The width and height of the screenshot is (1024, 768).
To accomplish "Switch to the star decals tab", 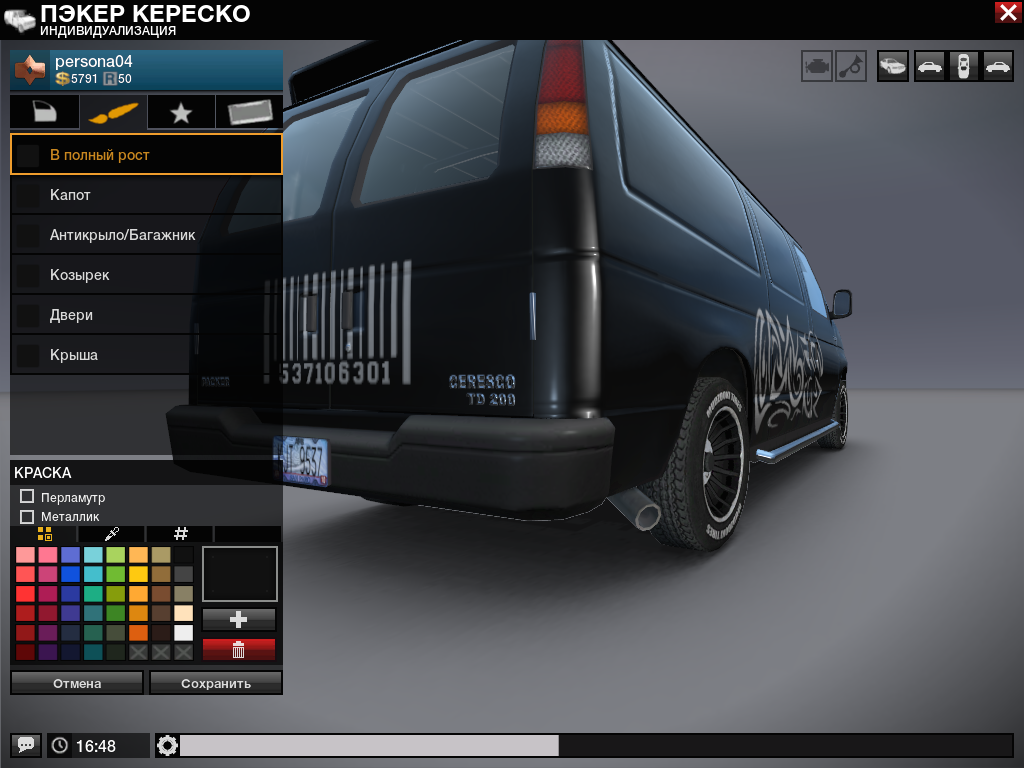I will 181,113.
